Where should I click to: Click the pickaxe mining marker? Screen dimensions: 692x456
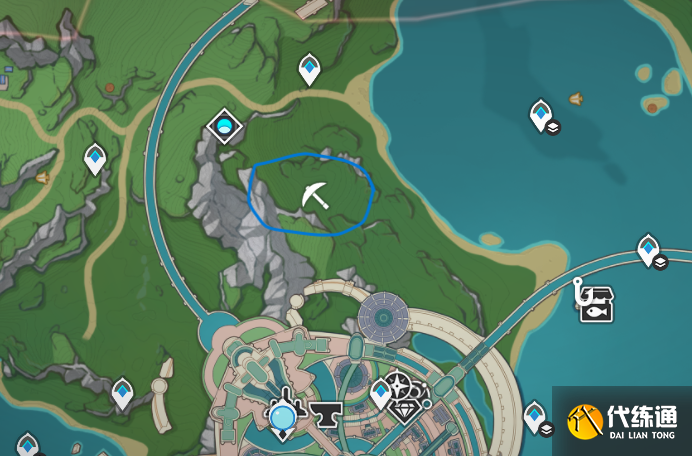coord(314,195)
